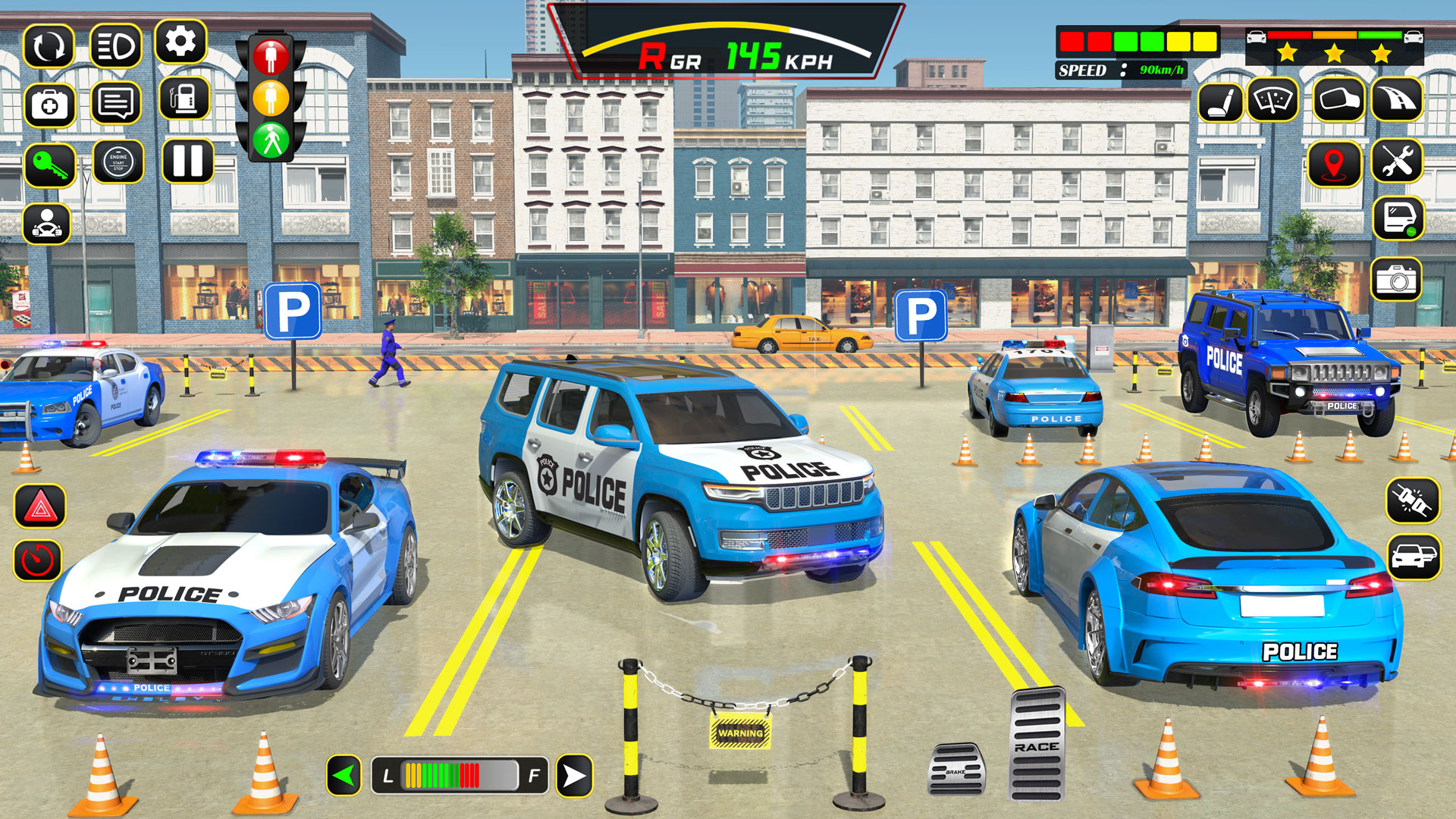Tap the right arrow beside the gear bar
This screenshot has width=1456, height=819.
[x=575, y=775]
